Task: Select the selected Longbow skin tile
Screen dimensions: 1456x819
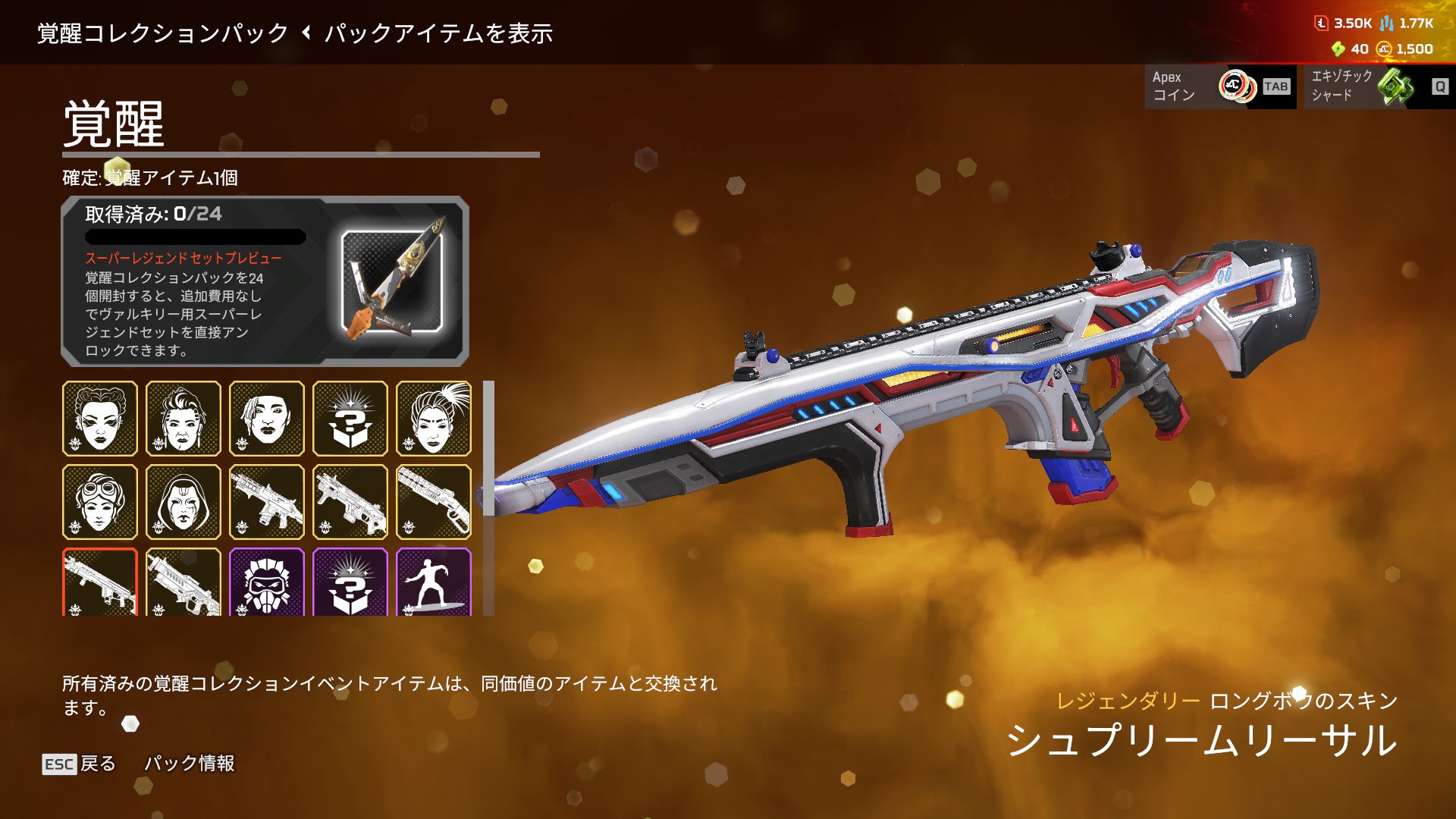Action: [x=100, y=582]
